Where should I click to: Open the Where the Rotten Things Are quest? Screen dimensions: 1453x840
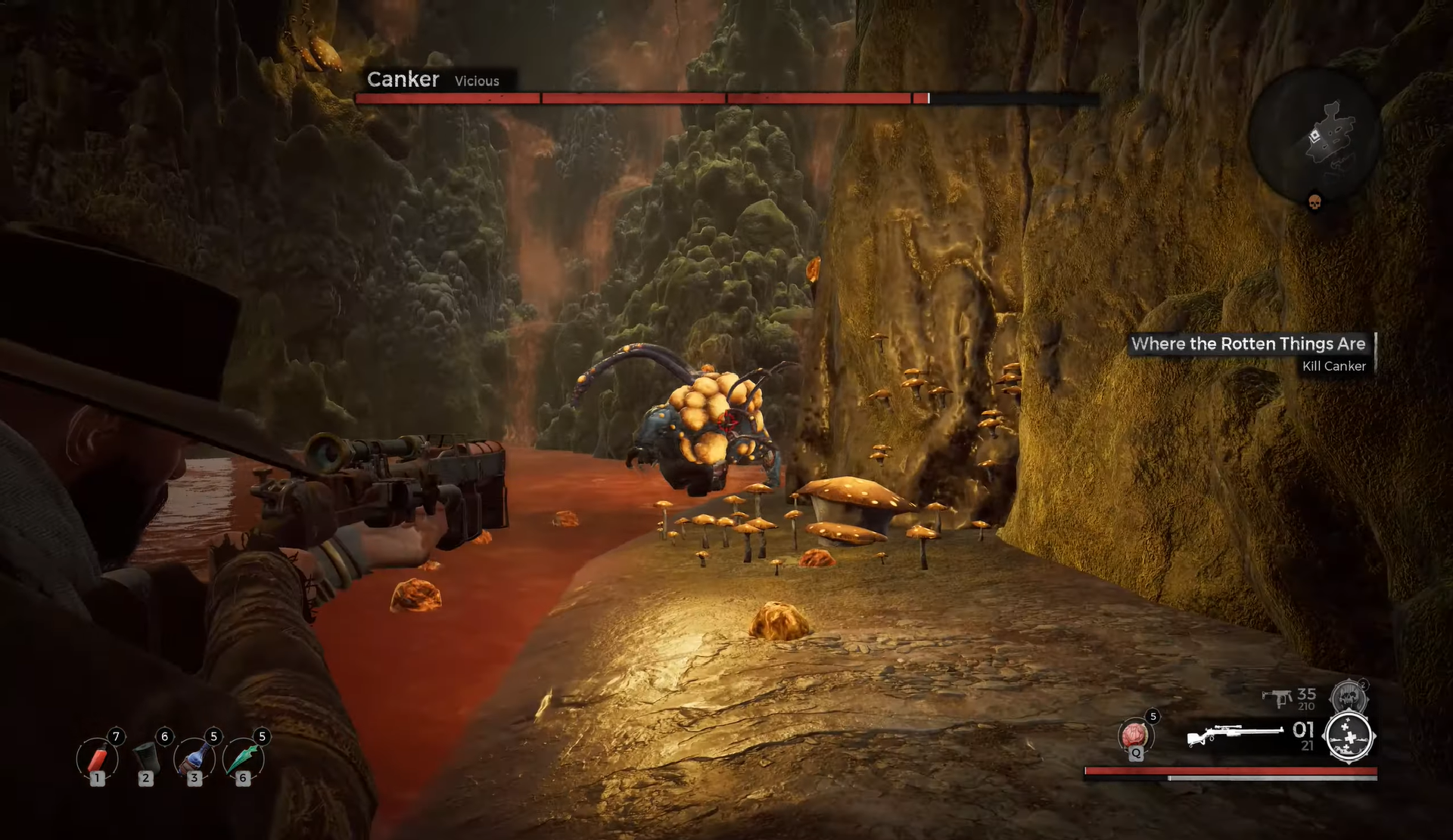point(1248,344)
